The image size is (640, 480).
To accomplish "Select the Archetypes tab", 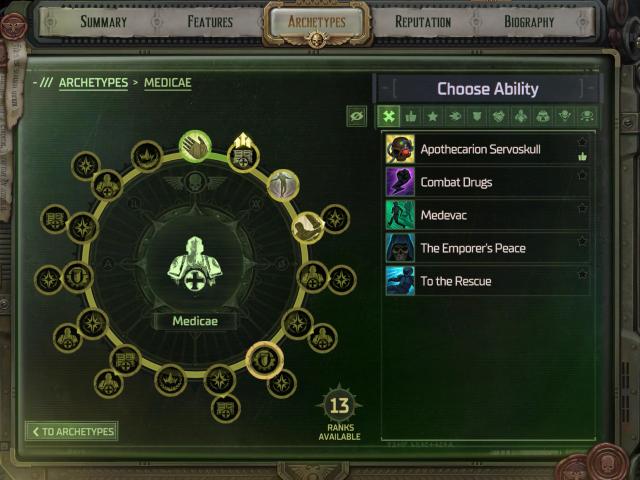I will click(x=316, y=22).
